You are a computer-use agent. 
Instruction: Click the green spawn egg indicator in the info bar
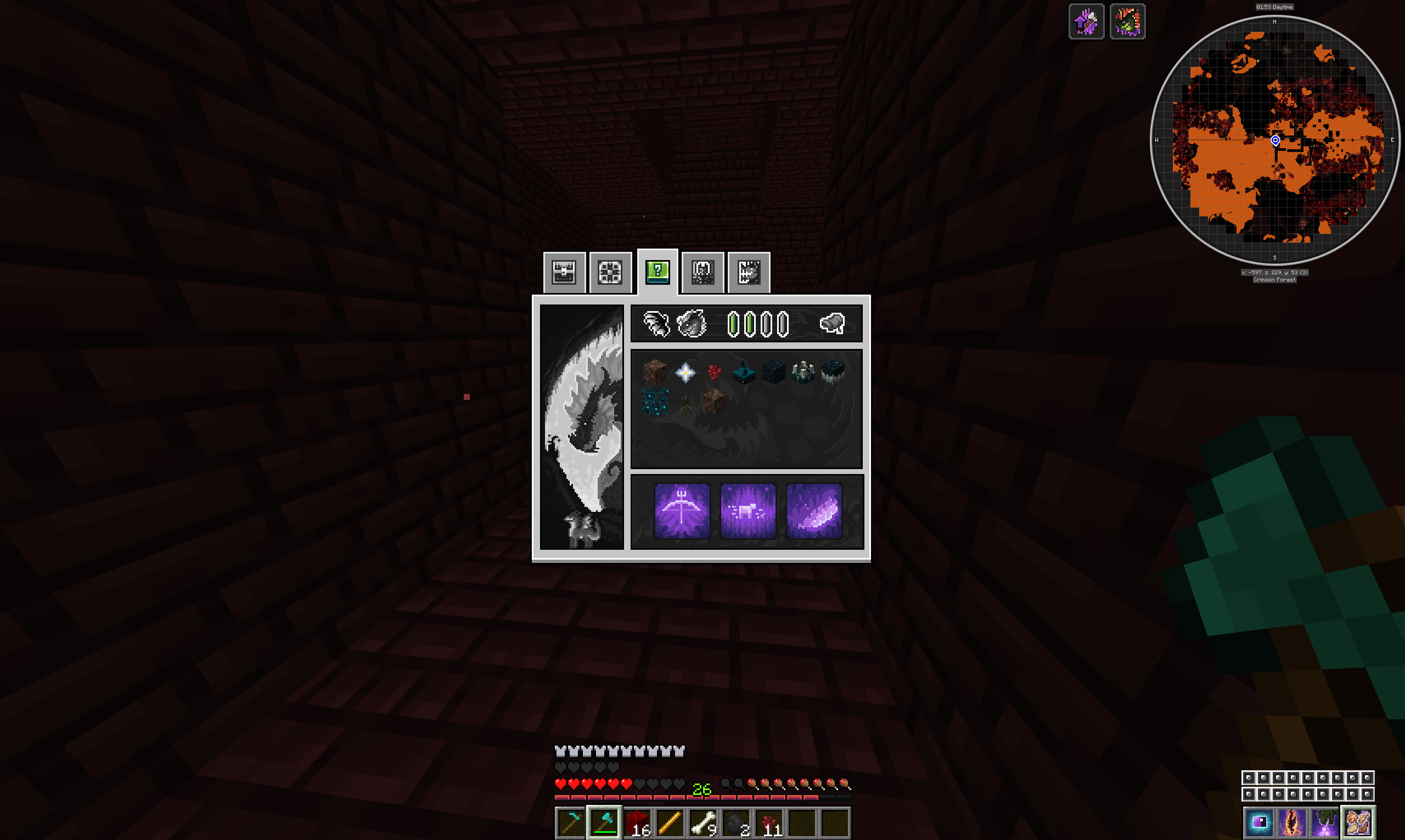(x=734, y=323)
